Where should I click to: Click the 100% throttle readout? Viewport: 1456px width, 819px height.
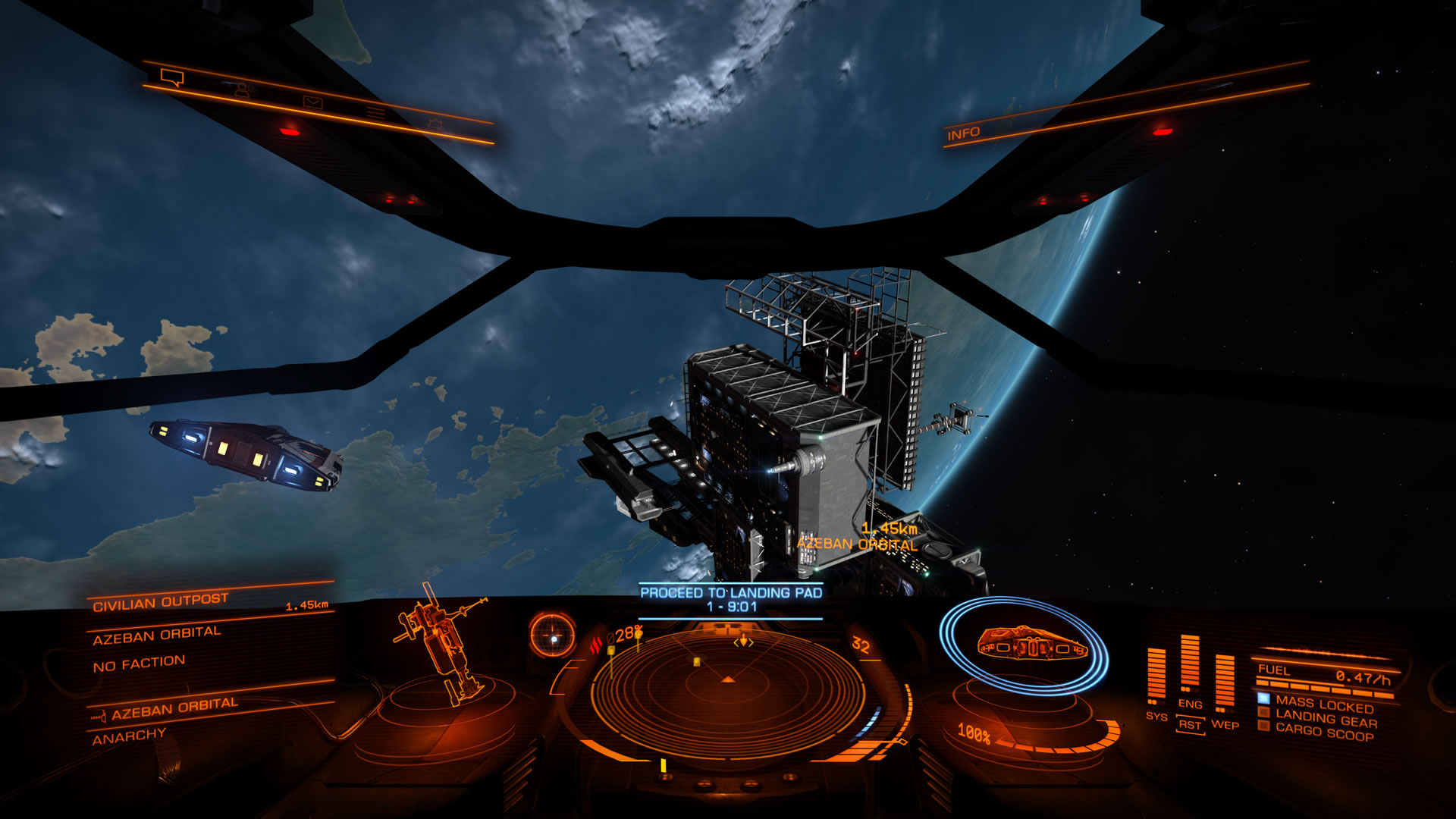(x=976, y=733)
